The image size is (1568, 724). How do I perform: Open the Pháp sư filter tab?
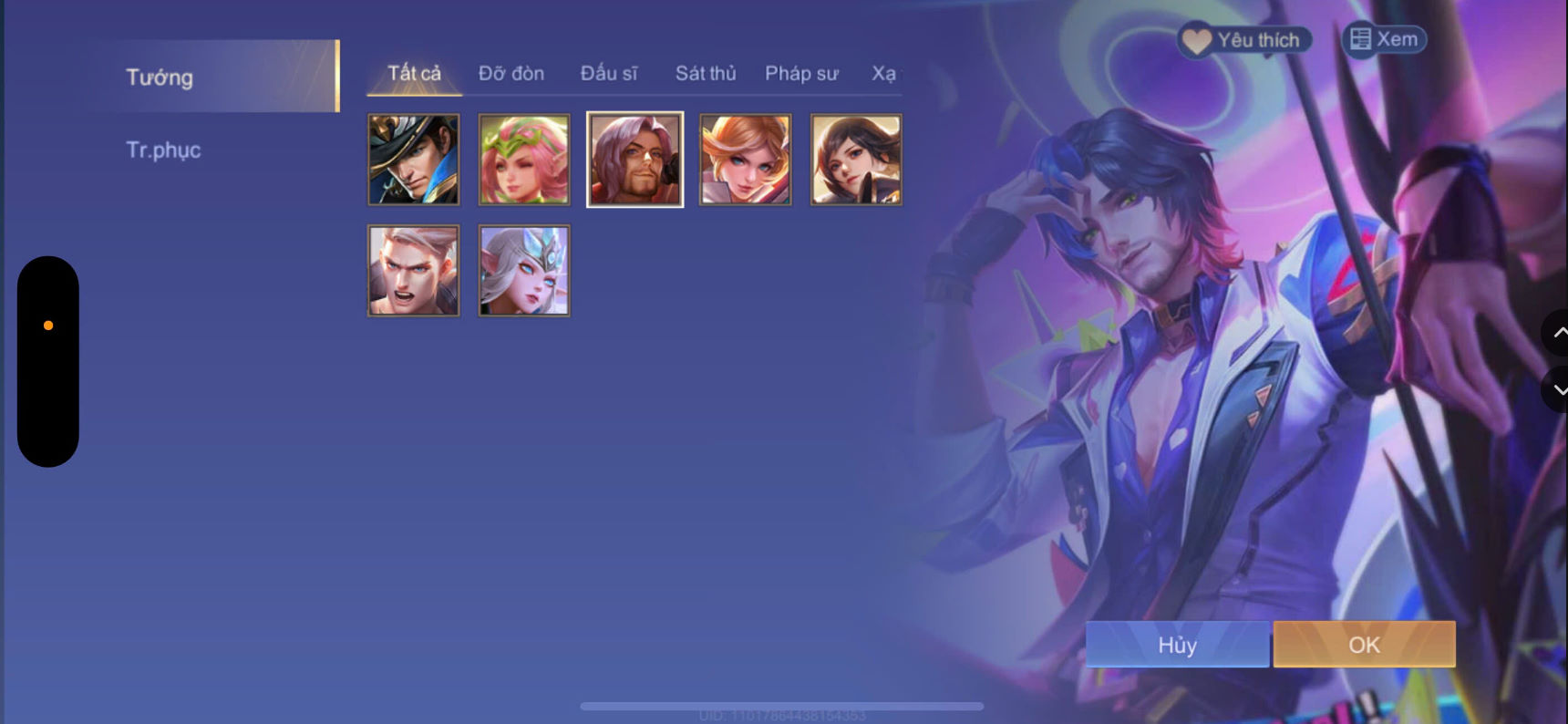click(800, 73)
